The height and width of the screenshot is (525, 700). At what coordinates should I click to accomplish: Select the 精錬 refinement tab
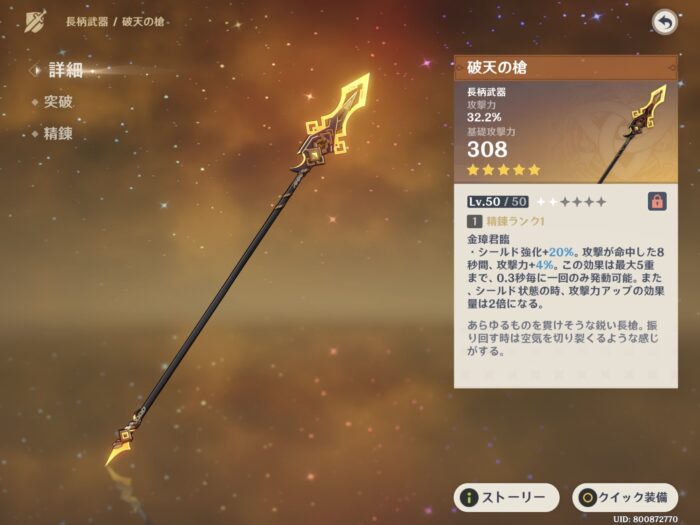coord(58,133)
